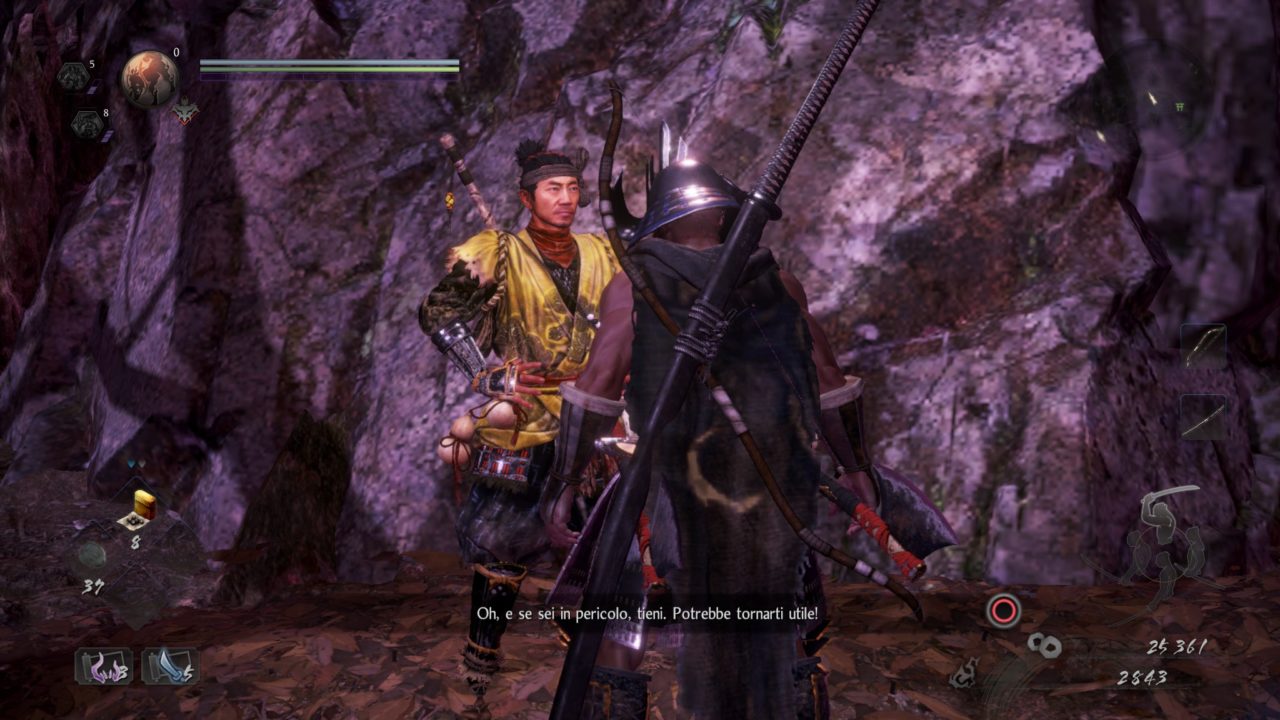This screenshot has width=1280, height=720.
Task: Activate the purple flame scroll skill
Action: (x=104, y=666)
